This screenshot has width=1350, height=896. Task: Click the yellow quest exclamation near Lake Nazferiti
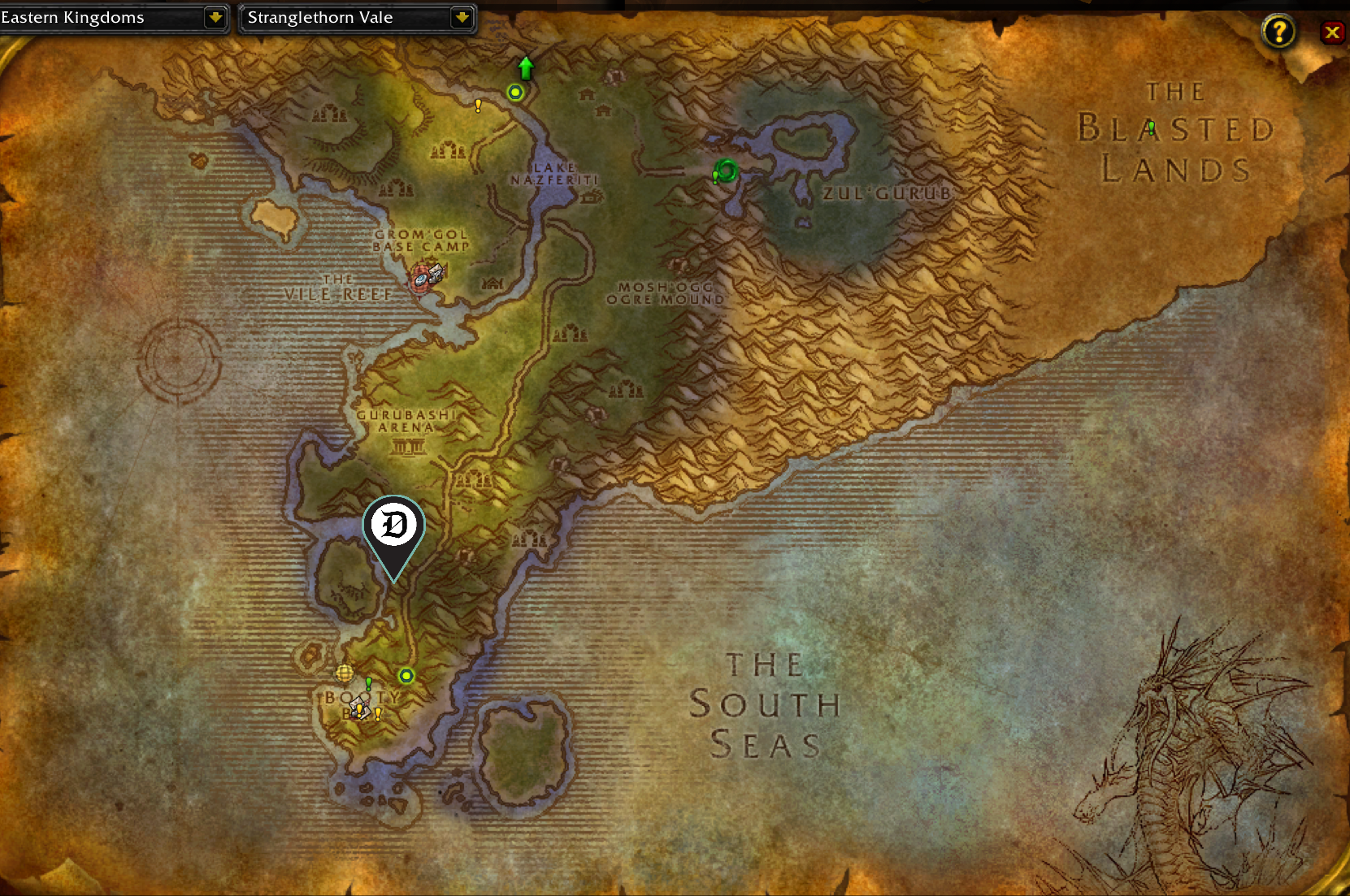click(478, 106)
